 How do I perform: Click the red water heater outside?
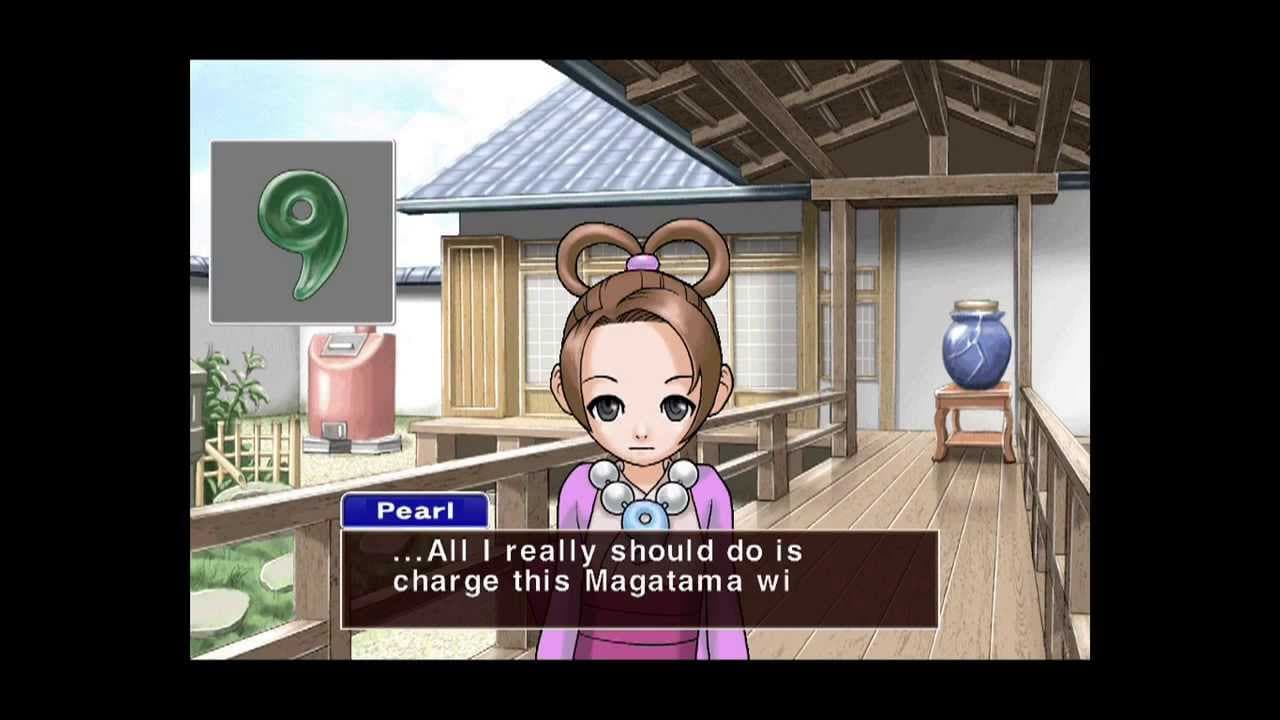[x=352, y=385]
